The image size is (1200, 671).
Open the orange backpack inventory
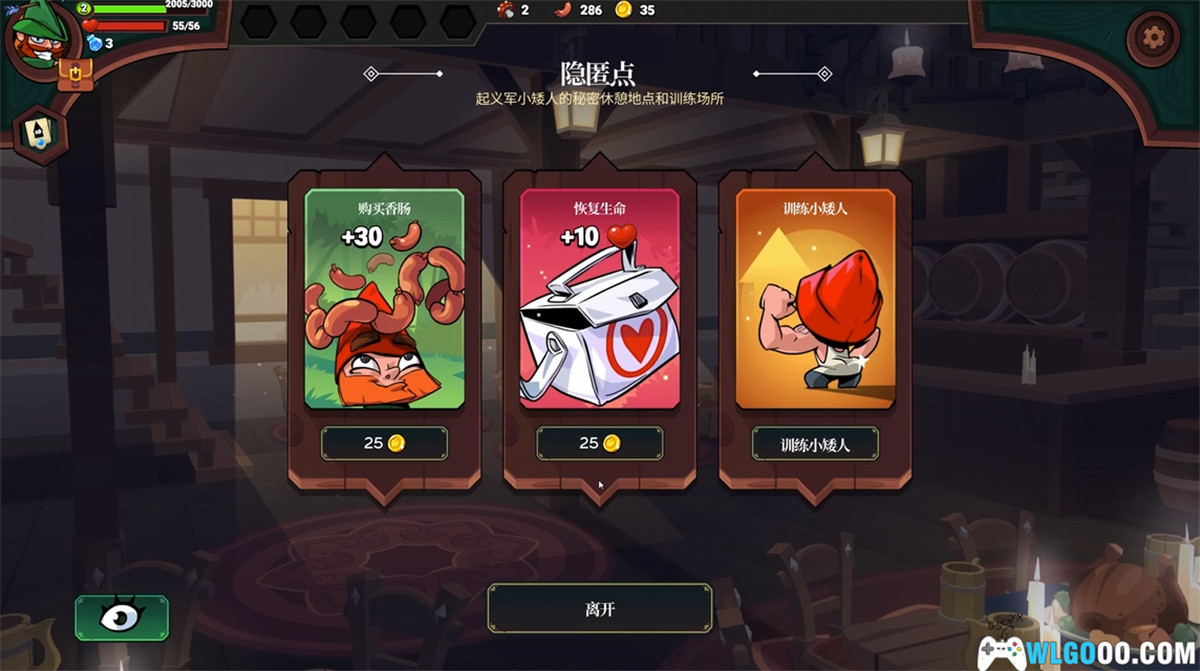tap(75, 75)
